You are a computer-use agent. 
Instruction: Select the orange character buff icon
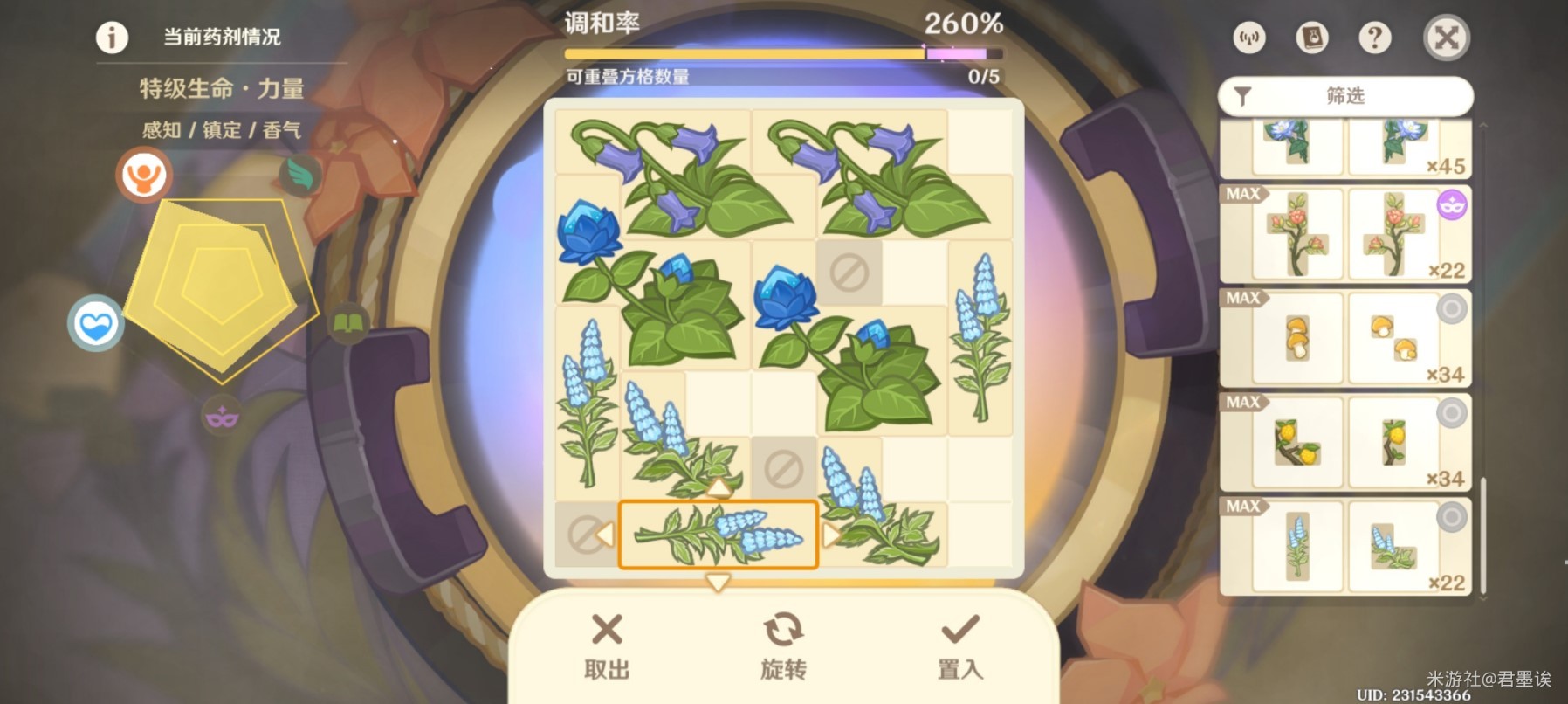click(144, 174)
